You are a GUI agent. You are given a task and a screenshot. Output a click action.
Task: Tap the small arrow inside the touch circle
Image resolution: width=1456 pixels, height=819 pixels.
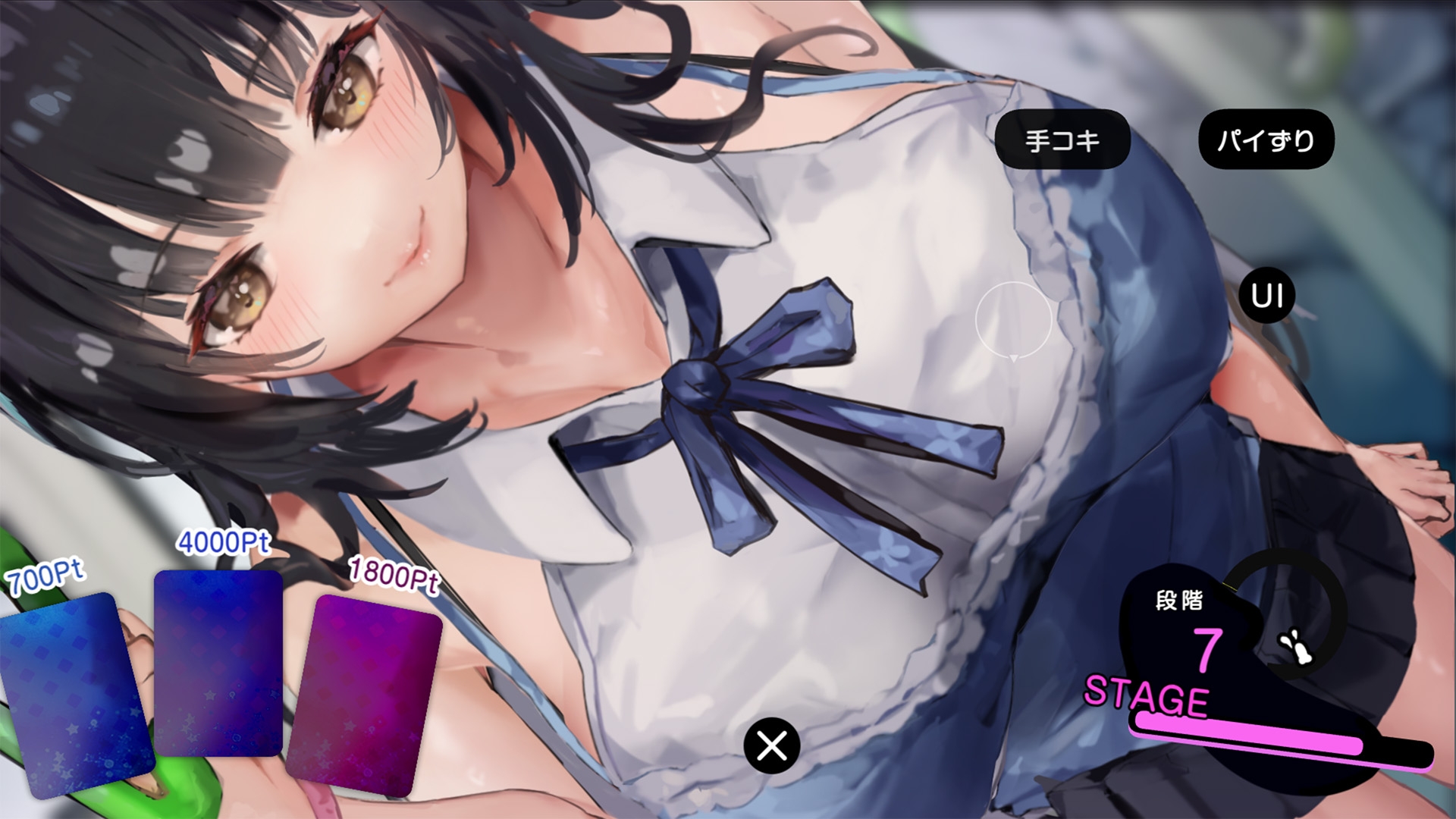pos(1014,358)
